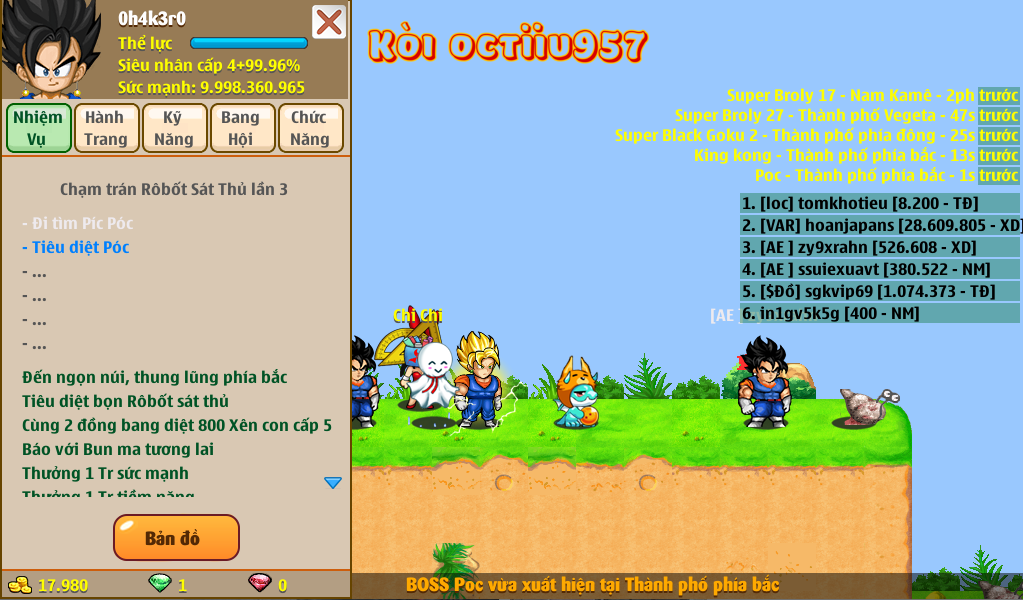Choose in1gv5k5g from the player list
This screenshot has width=1023, height=600.
coord(879,313)
